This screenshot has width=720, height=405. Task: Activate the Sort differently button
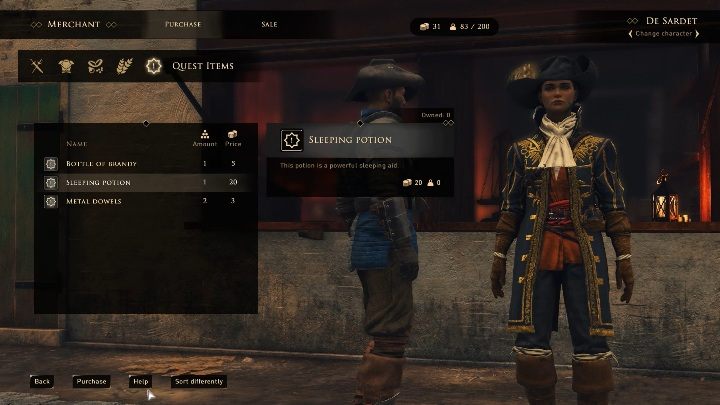click(199, 381)
